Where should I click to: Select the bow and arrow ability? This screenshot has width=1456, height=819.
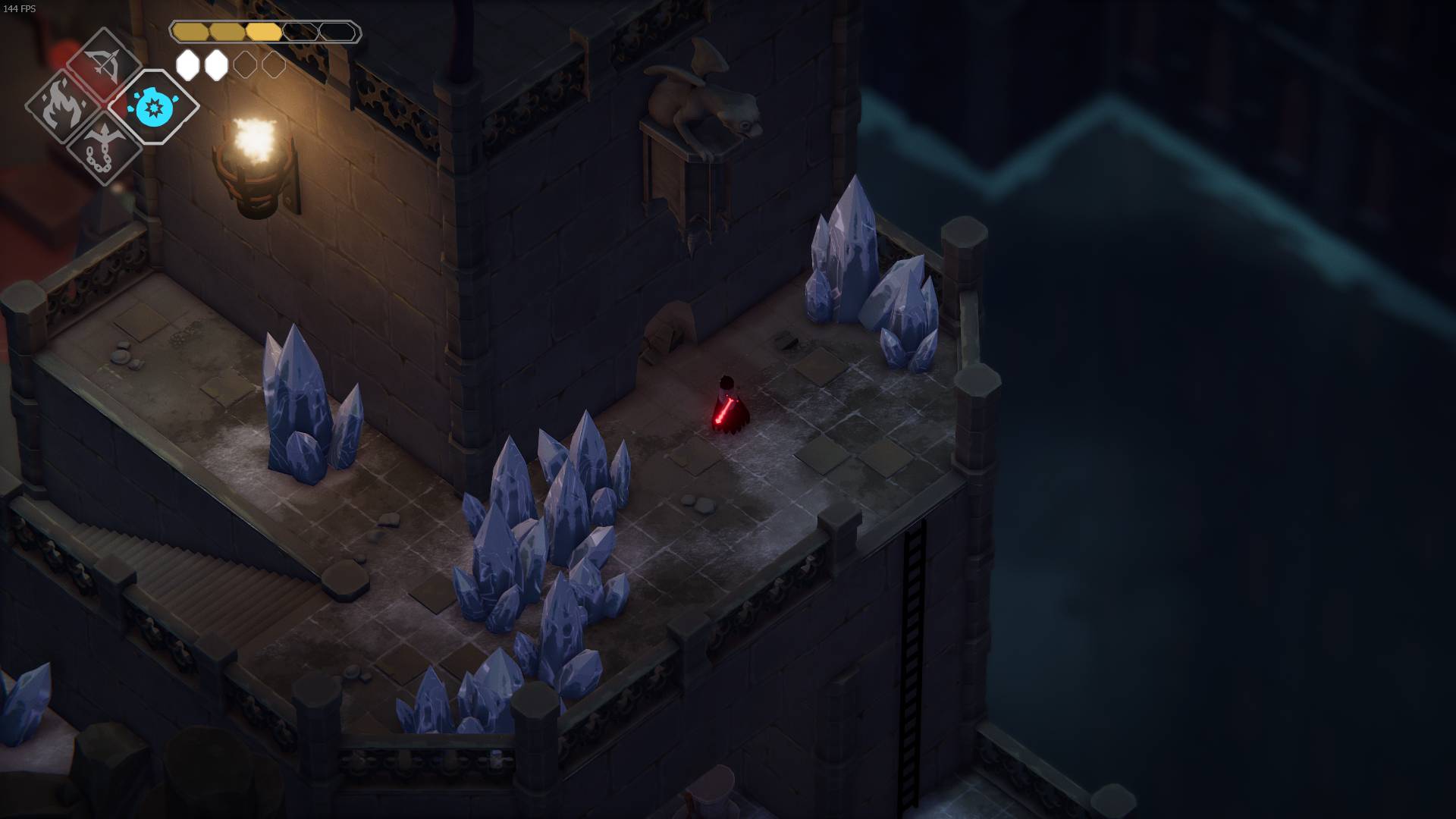point(104,64)
